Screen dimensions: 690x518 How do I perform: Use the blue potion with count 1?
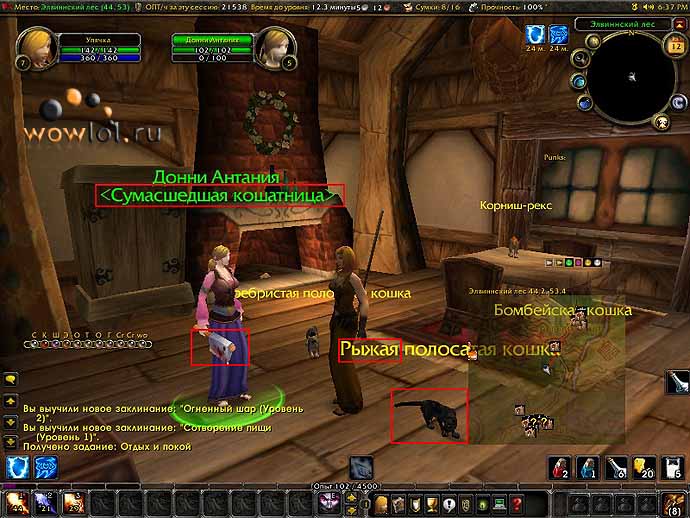click(x=588, y=466)
